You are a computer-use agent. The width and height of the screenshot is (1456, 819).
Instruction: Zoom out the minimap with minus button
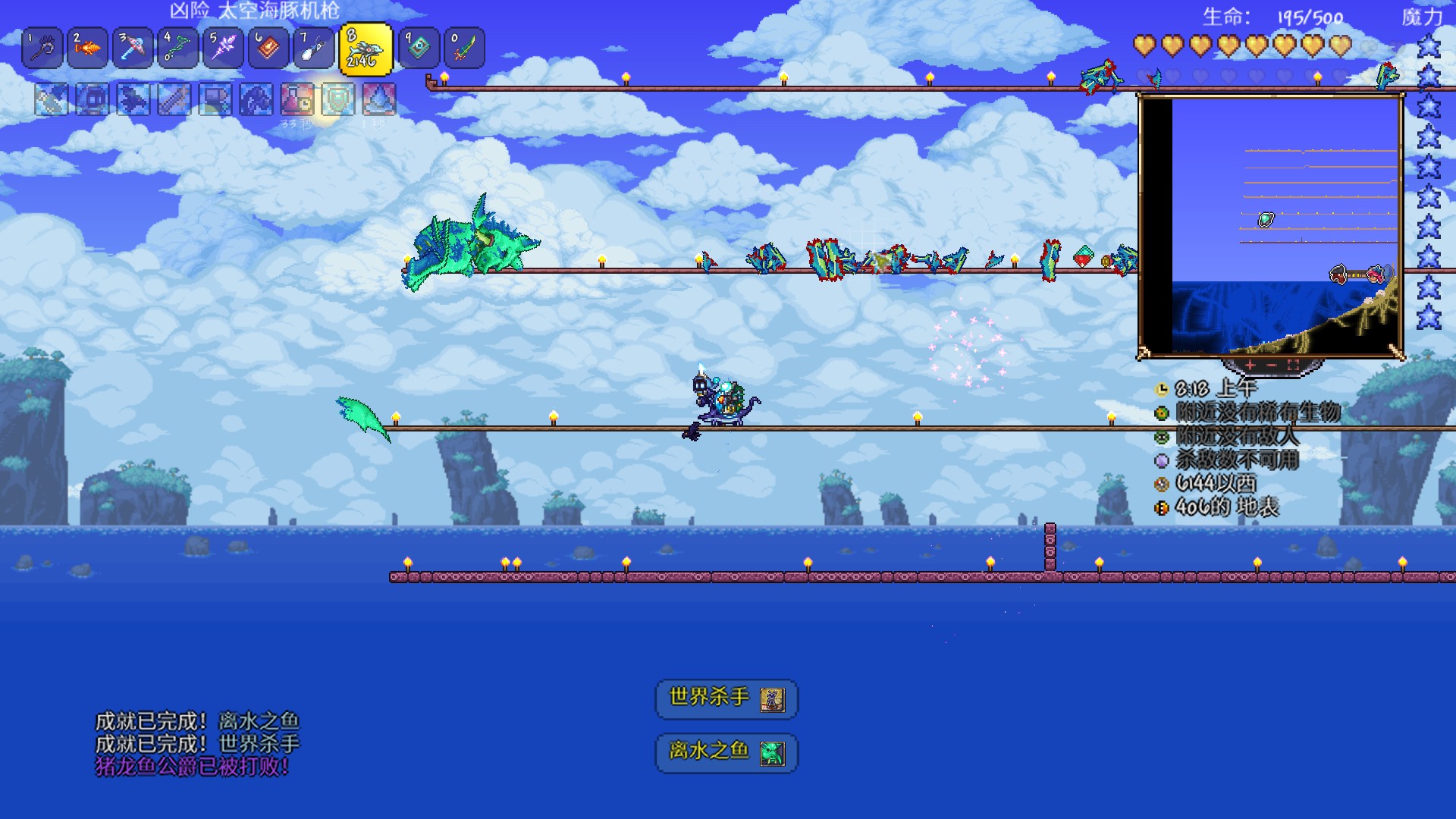click(x=1272, y=366)
